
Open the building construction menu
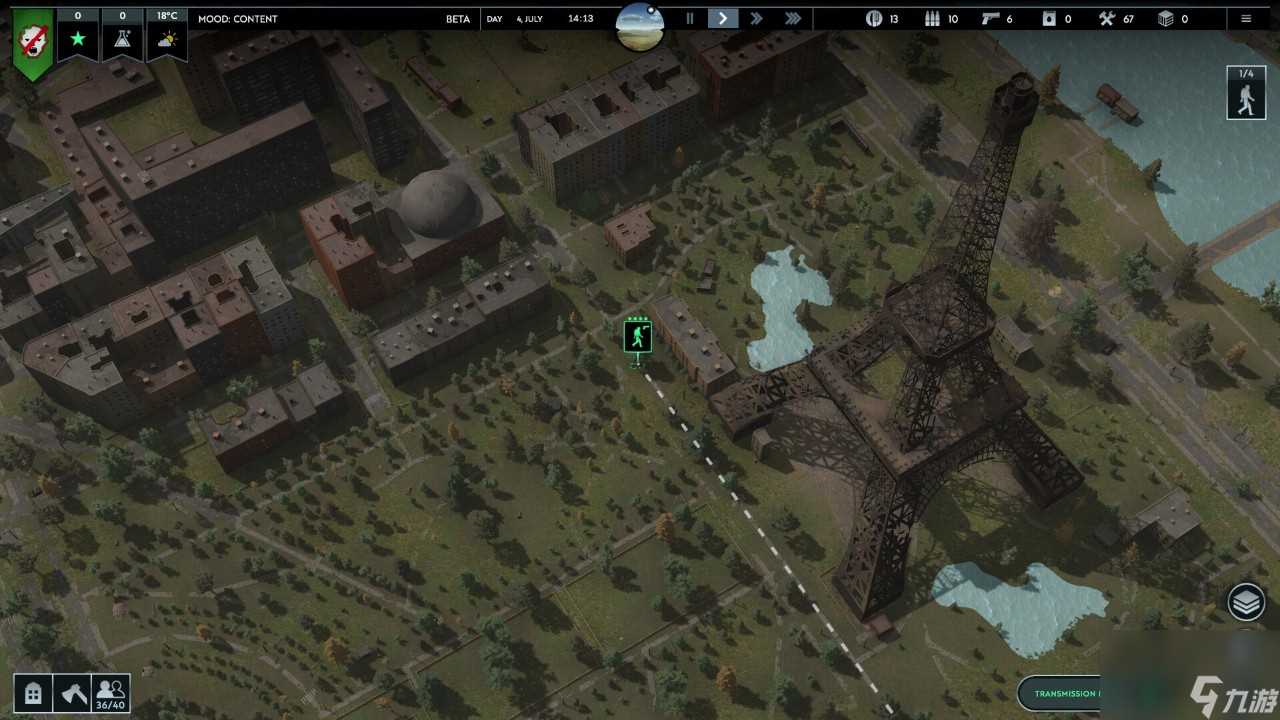(33, 693)
